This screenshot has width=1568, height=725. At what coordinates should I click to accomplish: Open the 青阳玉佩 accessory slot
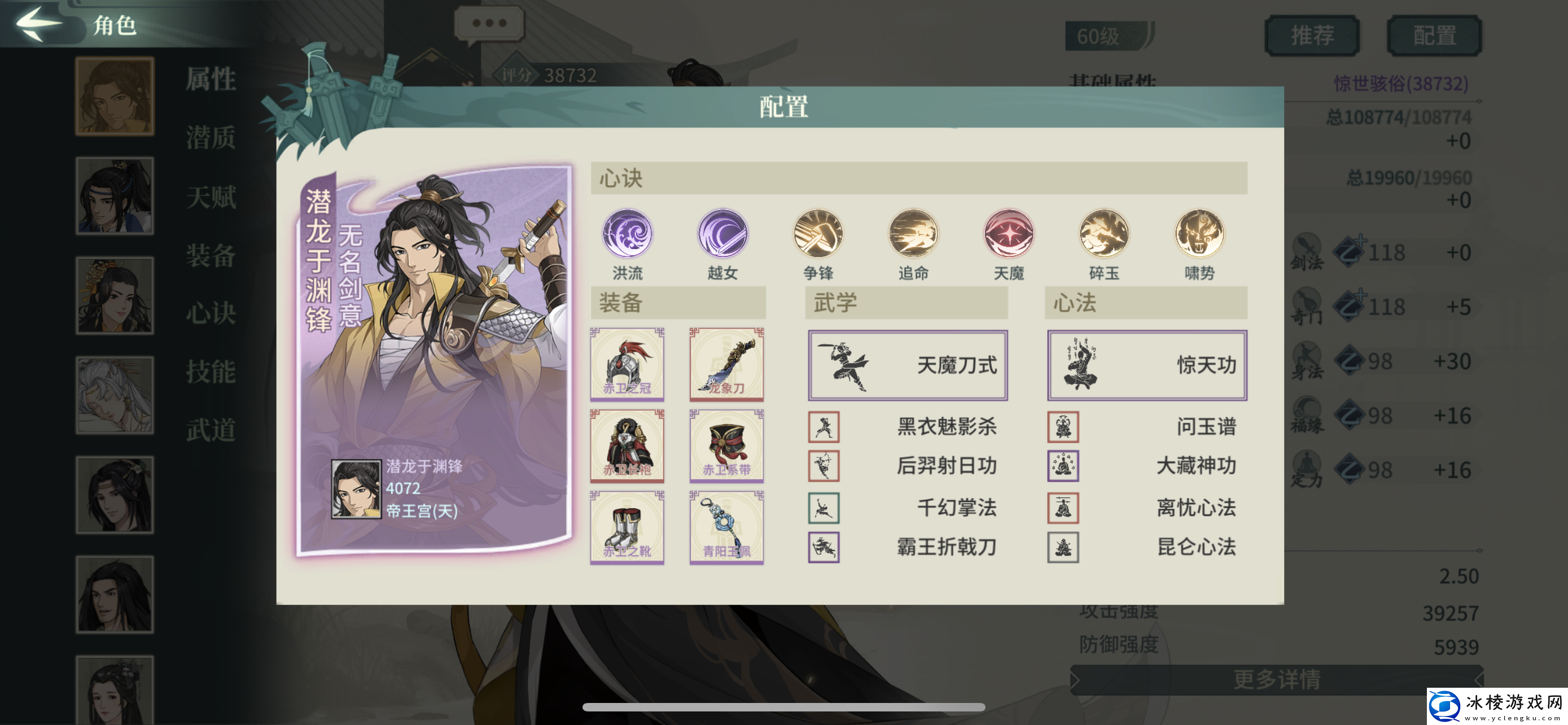click(728, 529)
